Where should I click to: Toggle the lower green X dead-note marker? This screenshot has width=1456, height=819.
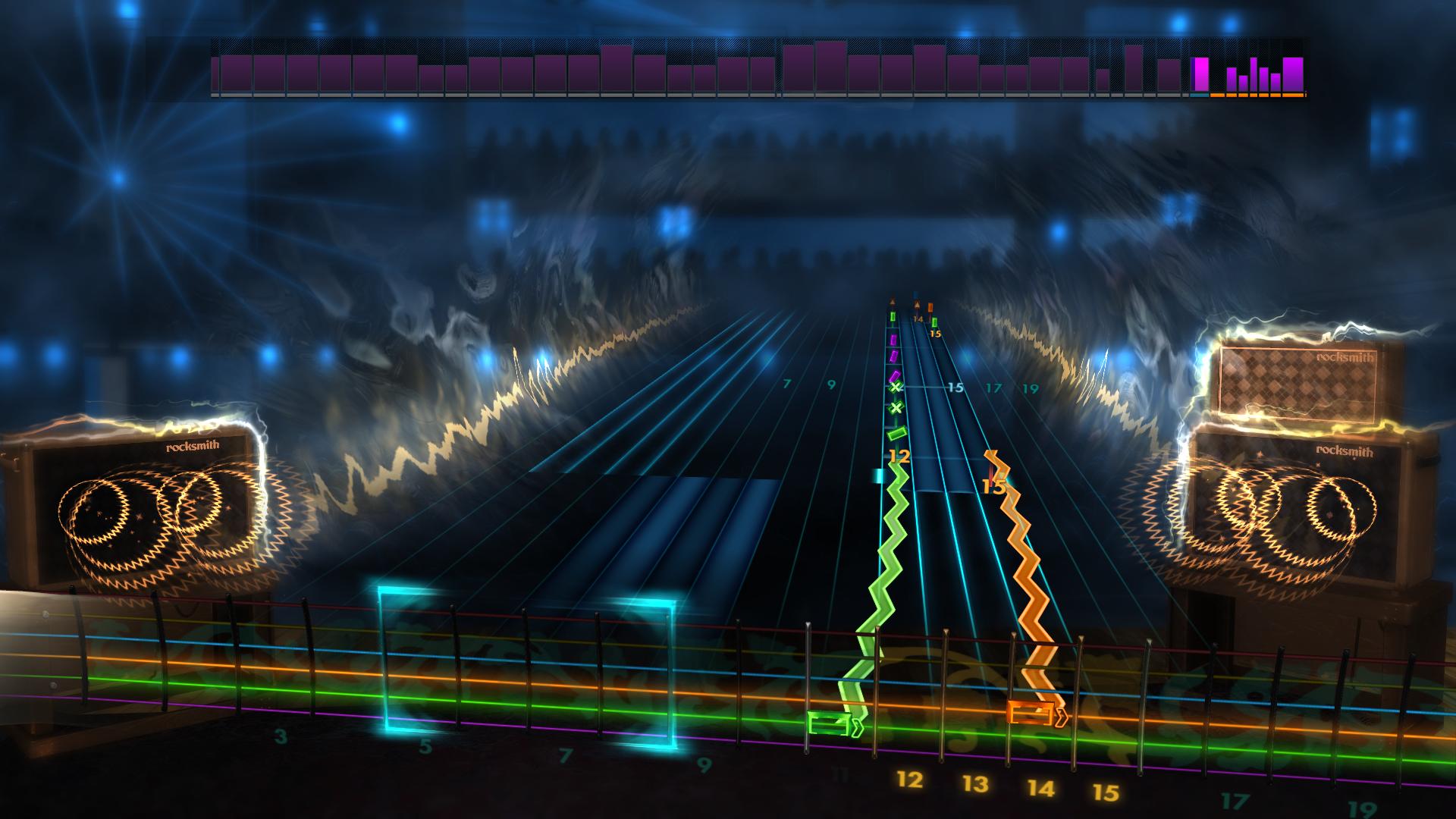(897, 407)
